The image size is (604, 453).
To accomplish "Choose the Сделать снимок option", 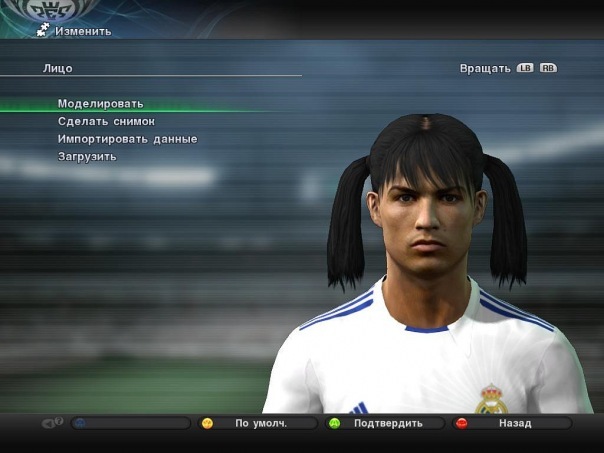I will click(107, 121).
